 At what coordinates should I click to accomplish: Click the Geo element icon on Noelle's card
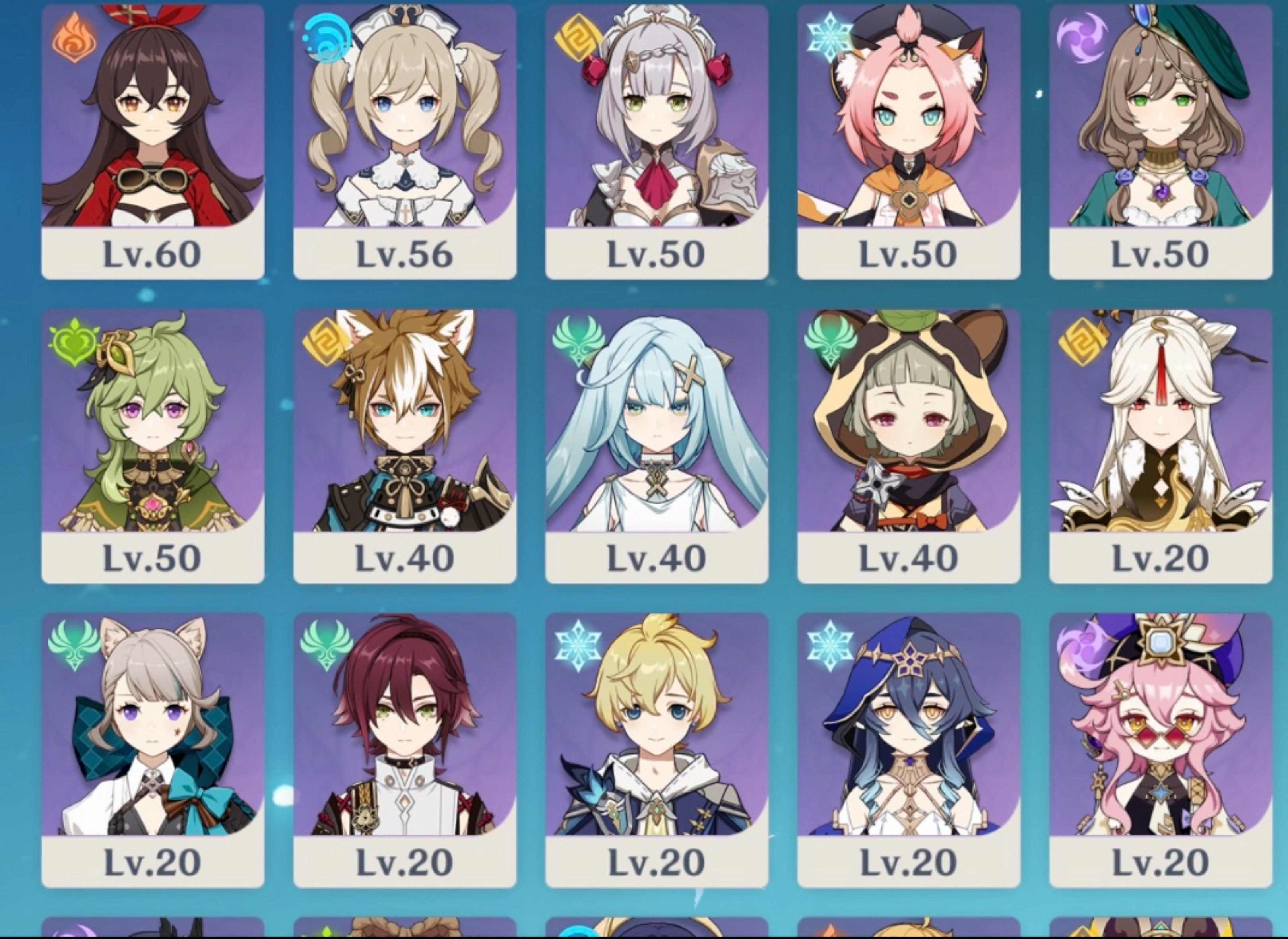[x=579, y=37]
